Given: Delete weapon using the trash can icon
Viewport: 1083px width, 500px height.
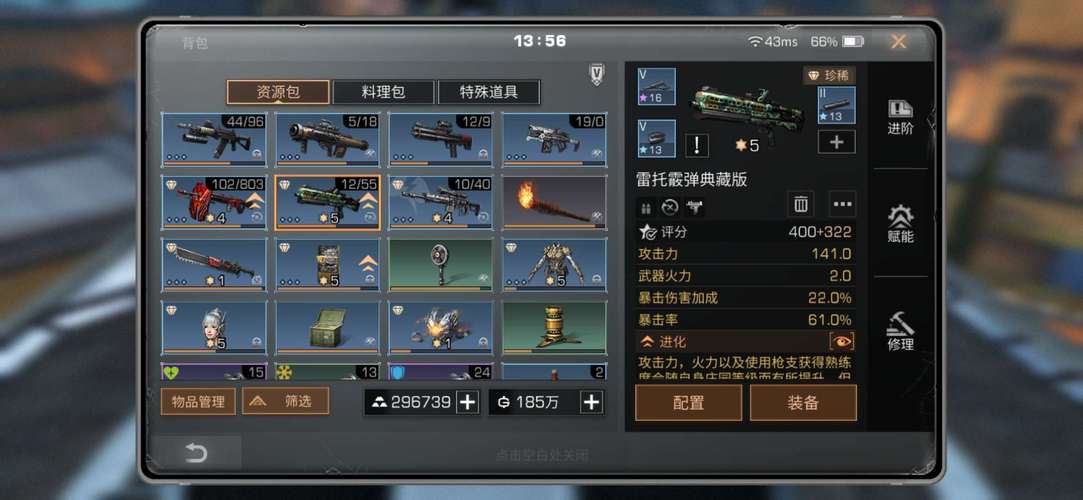Looking at the screenshot, I should [801, 205].
